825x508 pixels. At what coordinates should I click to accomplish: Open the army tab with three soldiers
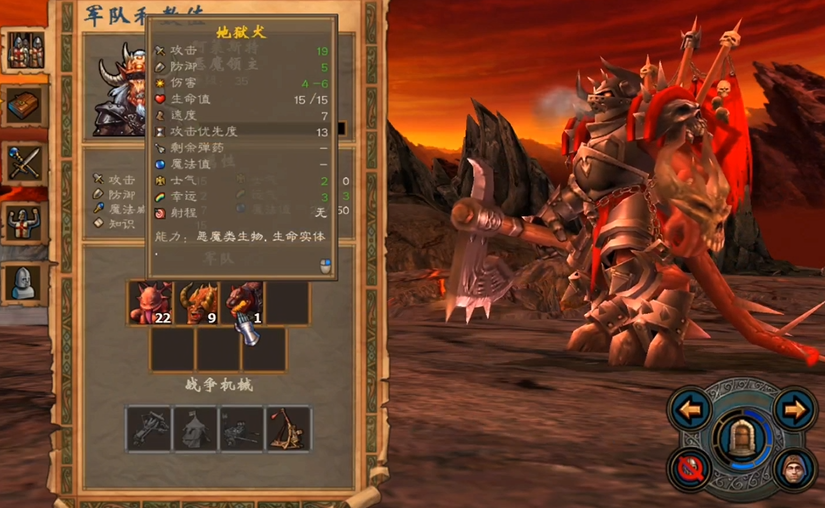click(25, 50)
